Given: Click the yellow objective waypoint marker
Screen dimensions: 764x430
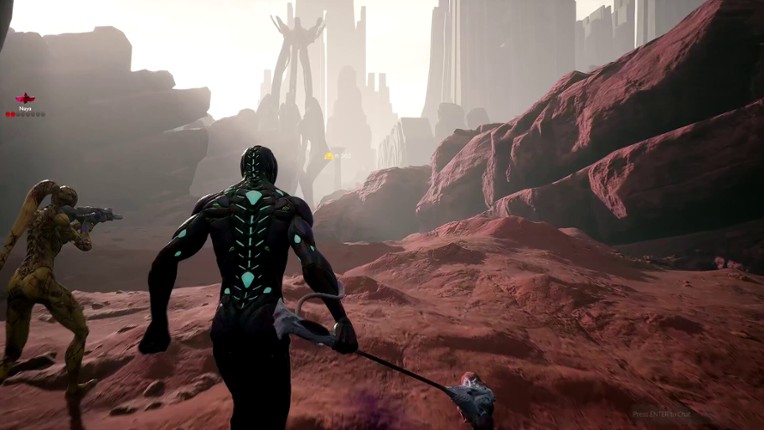Looking at the screenshot, I should pyautogui.click(x=328, y=156).
